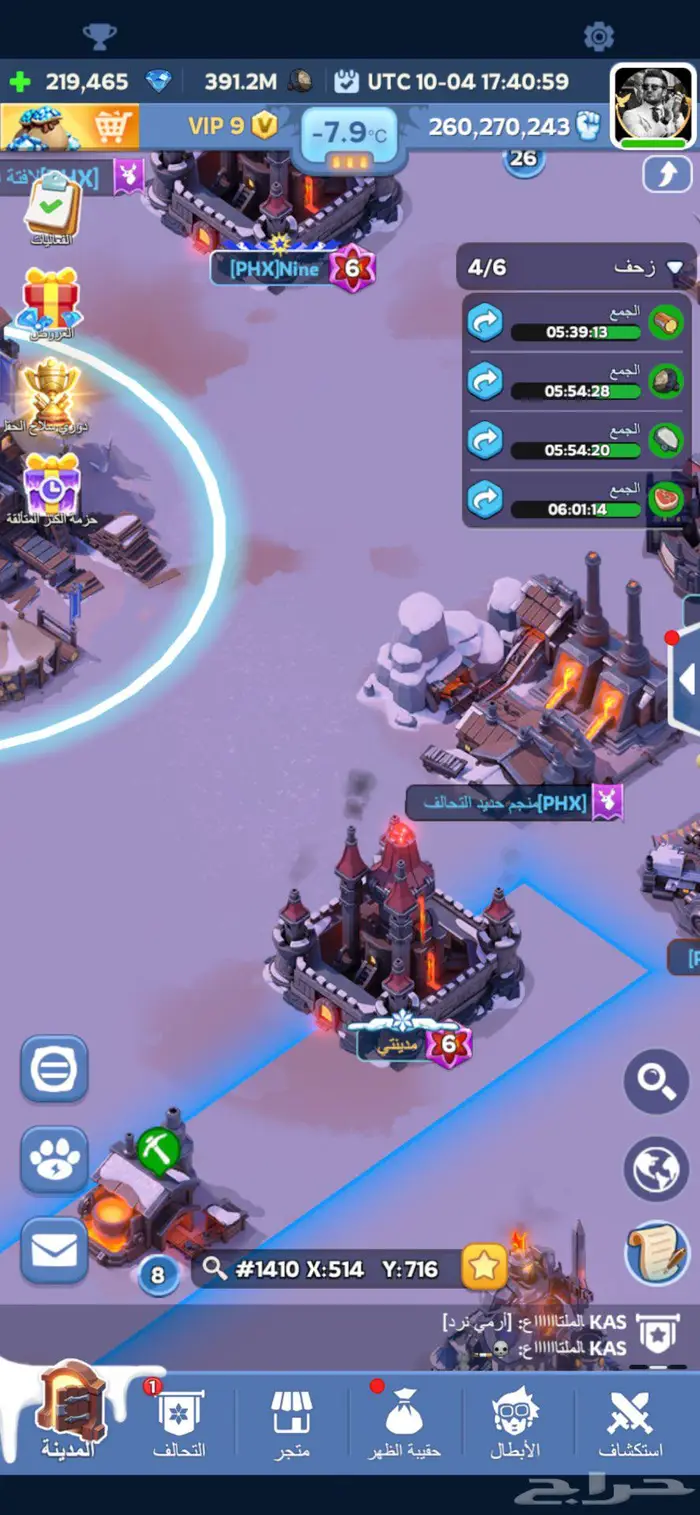Open the gold trophy tournament event
Viewport: 700px width, 1515px height.
pos(52,391)
